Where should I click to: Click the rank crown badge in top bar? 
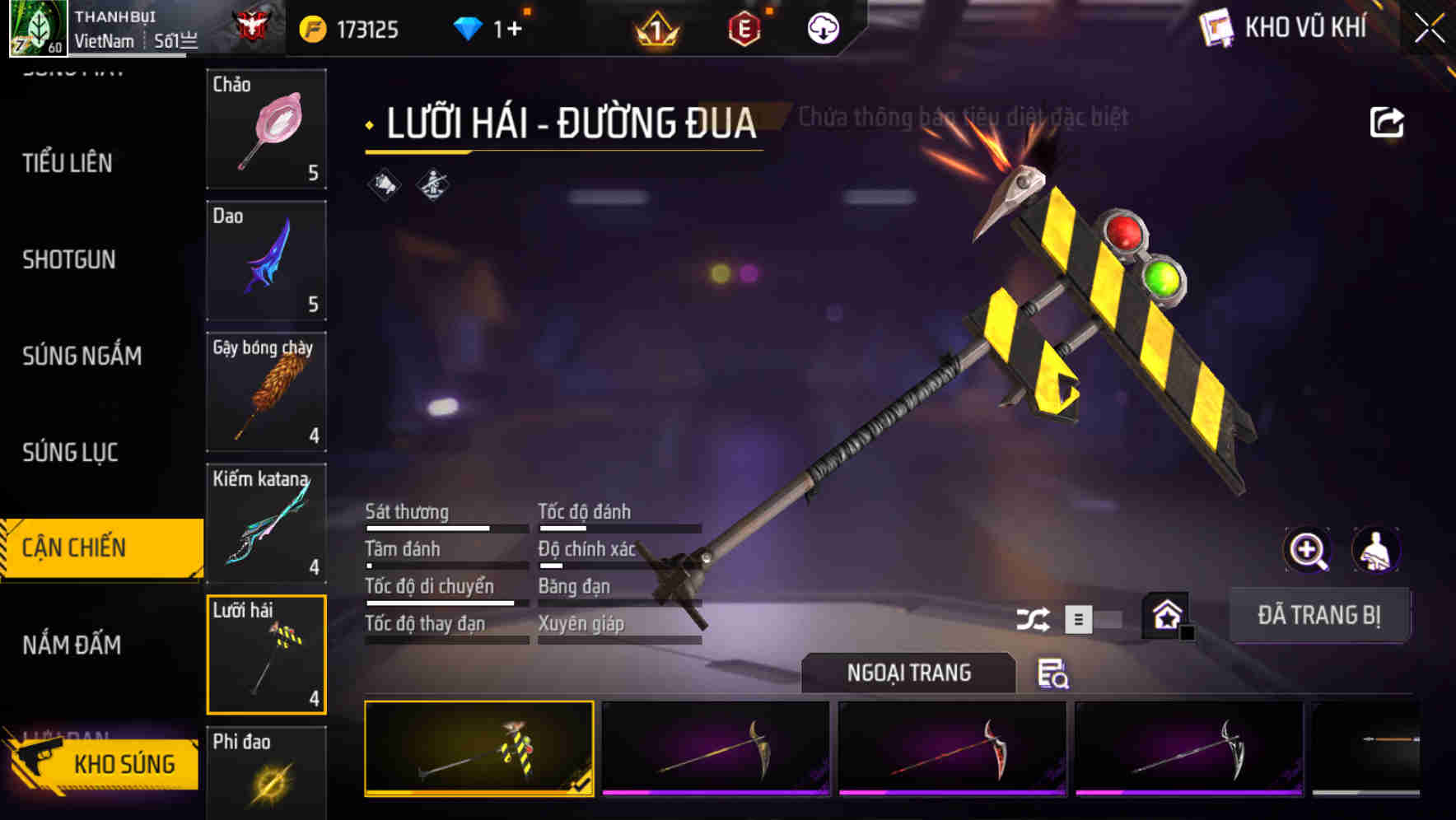coord(652,28)
